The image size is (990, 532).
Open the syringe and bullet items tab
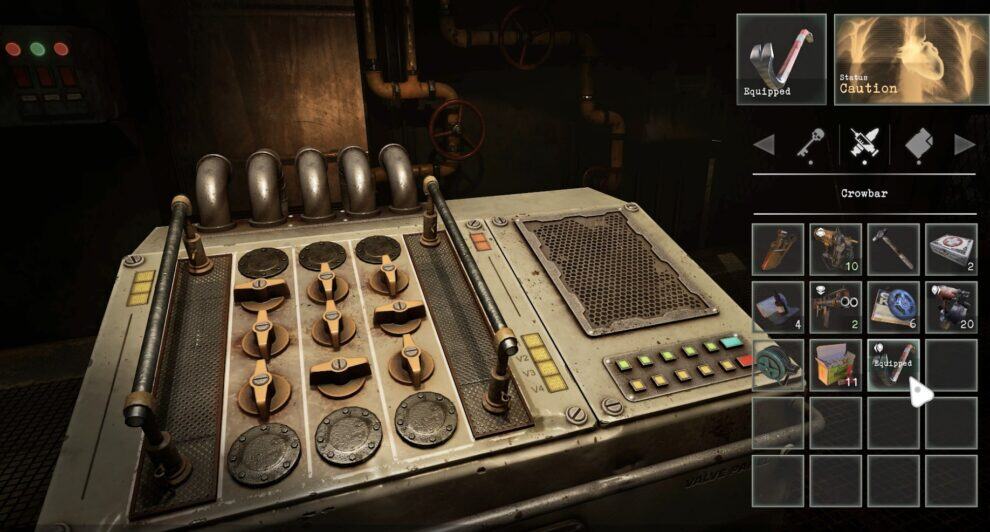click(x=863, y=146)
